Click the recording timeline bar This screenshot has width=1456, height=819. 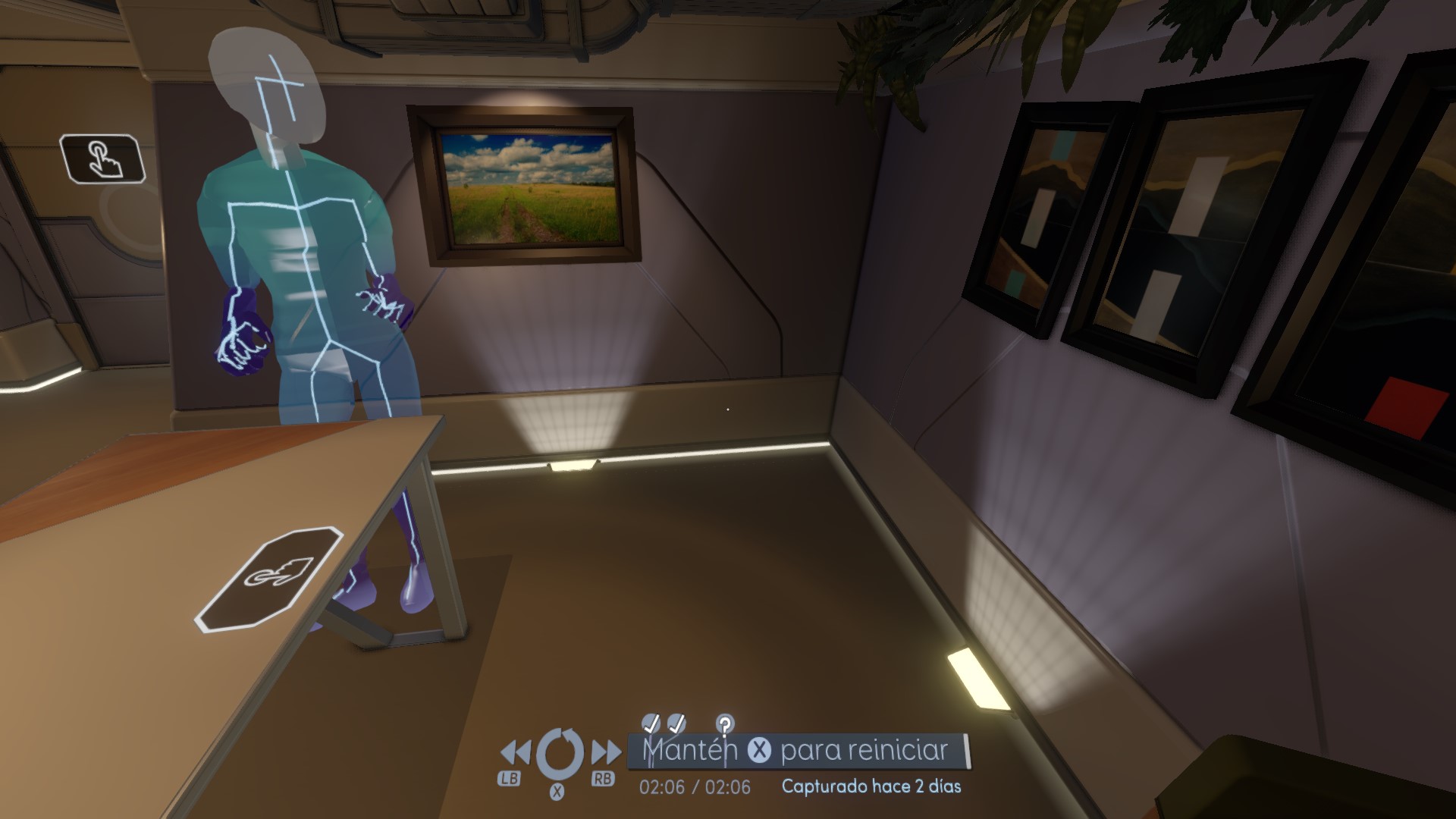(798, 751)
